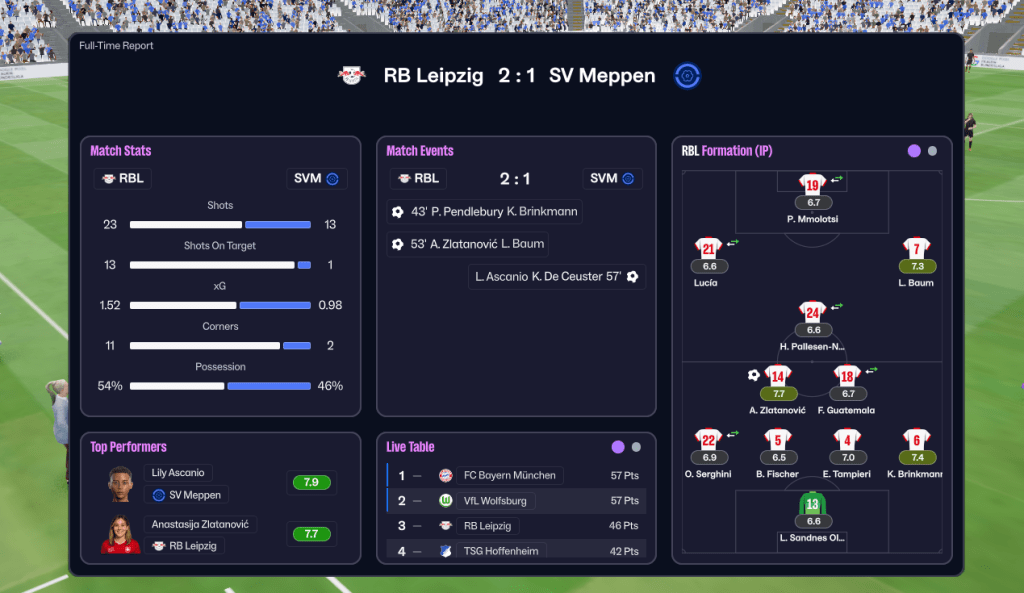Select L. Baum's number 7 shirt

tap(917, 249)
